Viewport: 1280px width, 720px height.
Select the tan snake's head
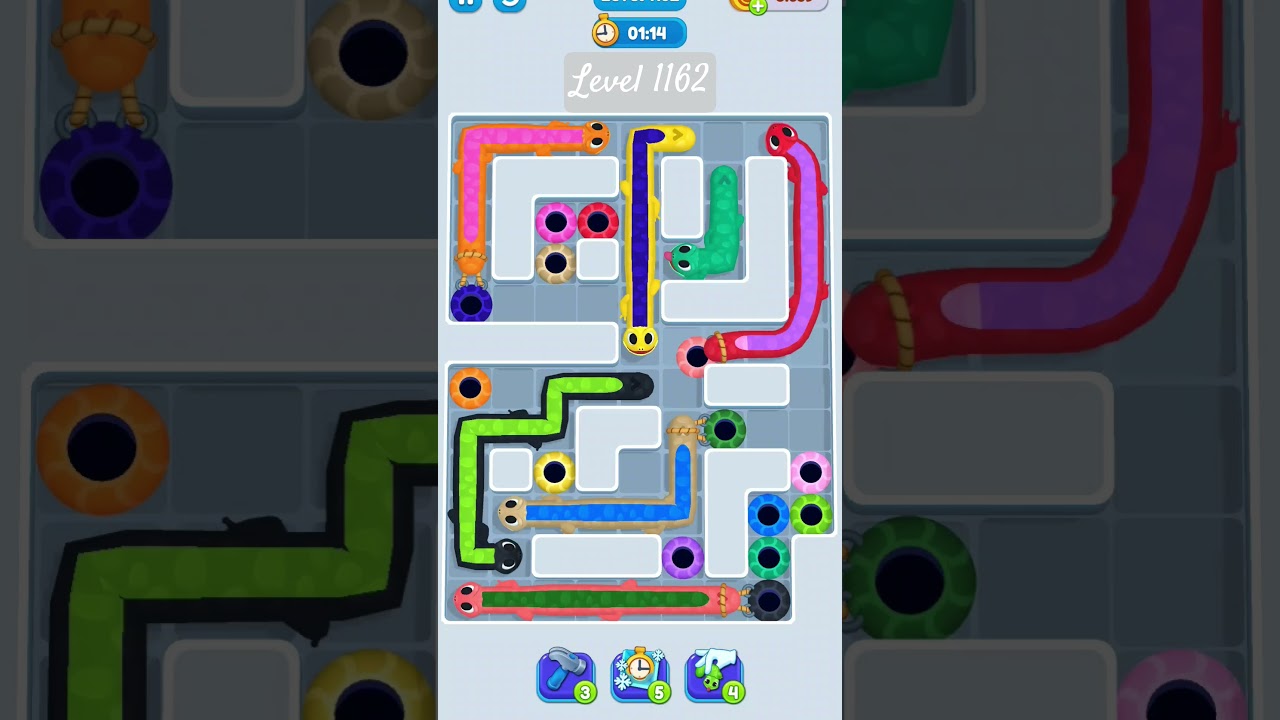tap(511, 511)
